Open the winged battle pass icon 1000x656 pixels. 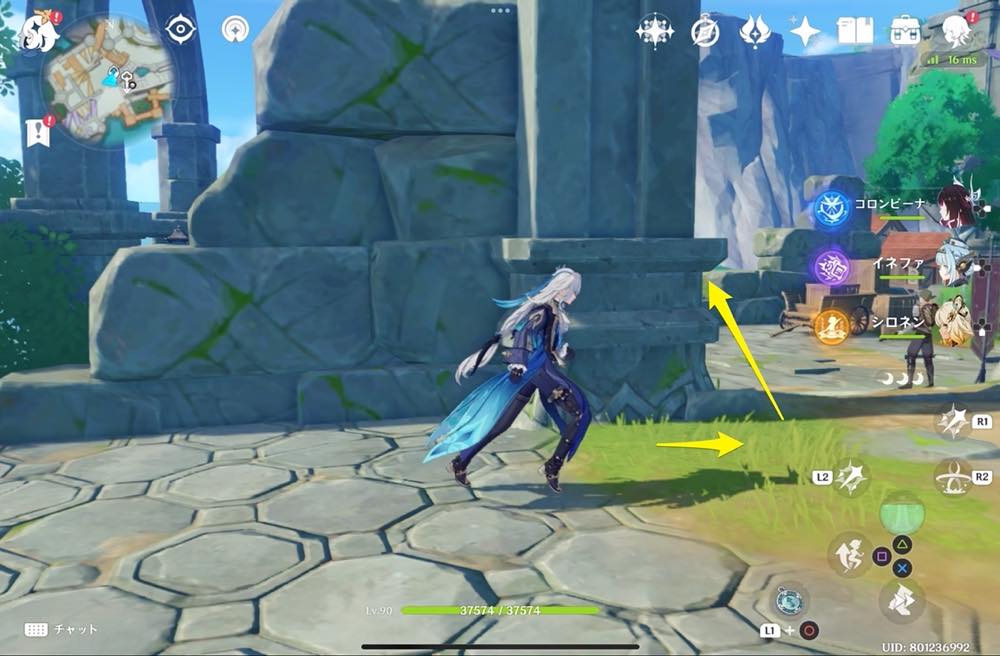click(x=754, y=32)
